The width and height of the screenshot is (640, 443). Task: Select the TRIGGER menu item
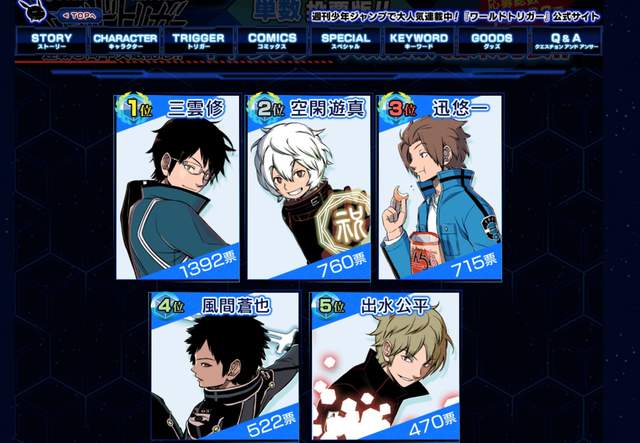198,41
